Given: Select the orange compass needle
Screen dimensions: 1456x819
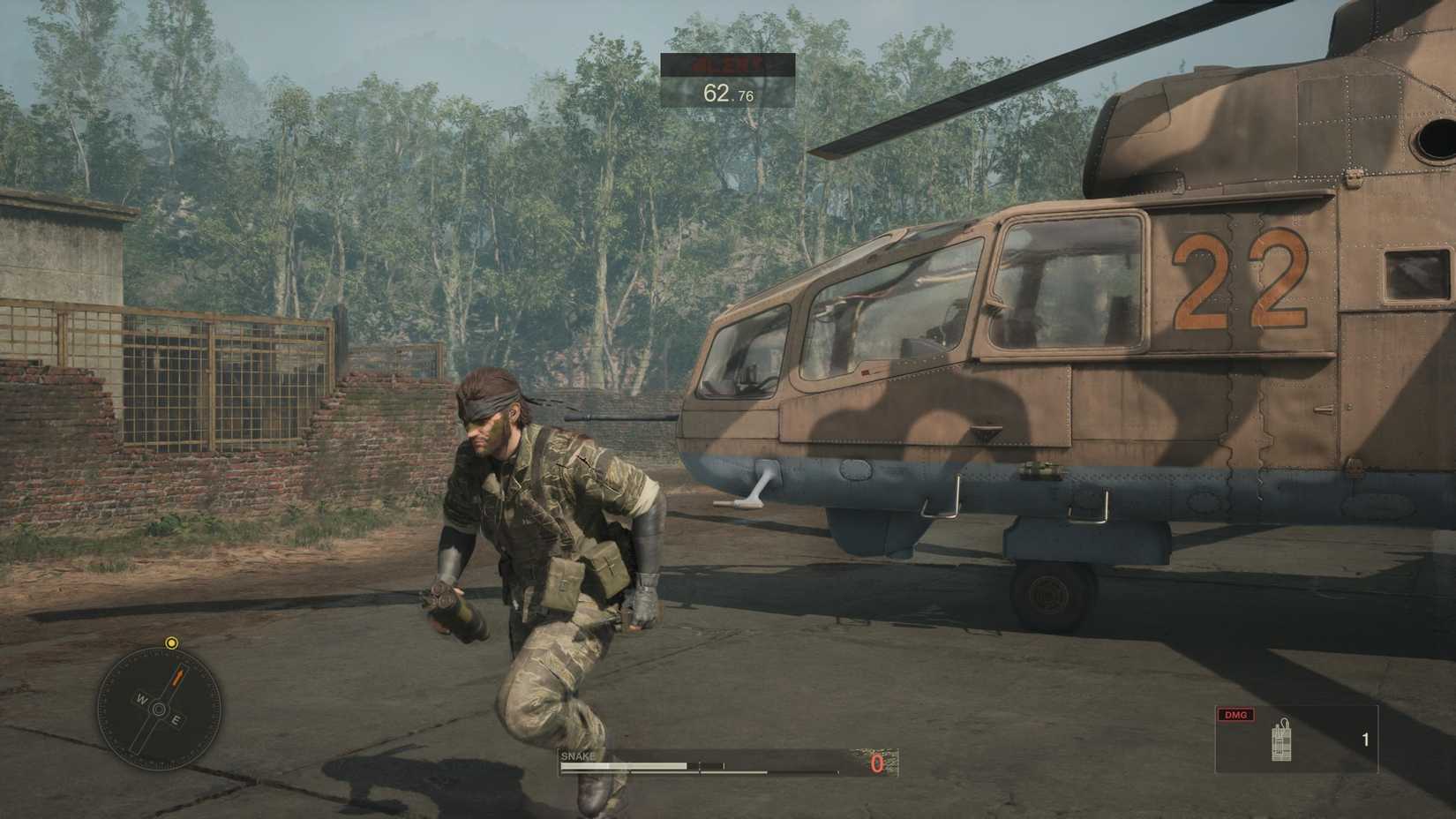Looking at the screenshot, I should click(x=177, y=675).
